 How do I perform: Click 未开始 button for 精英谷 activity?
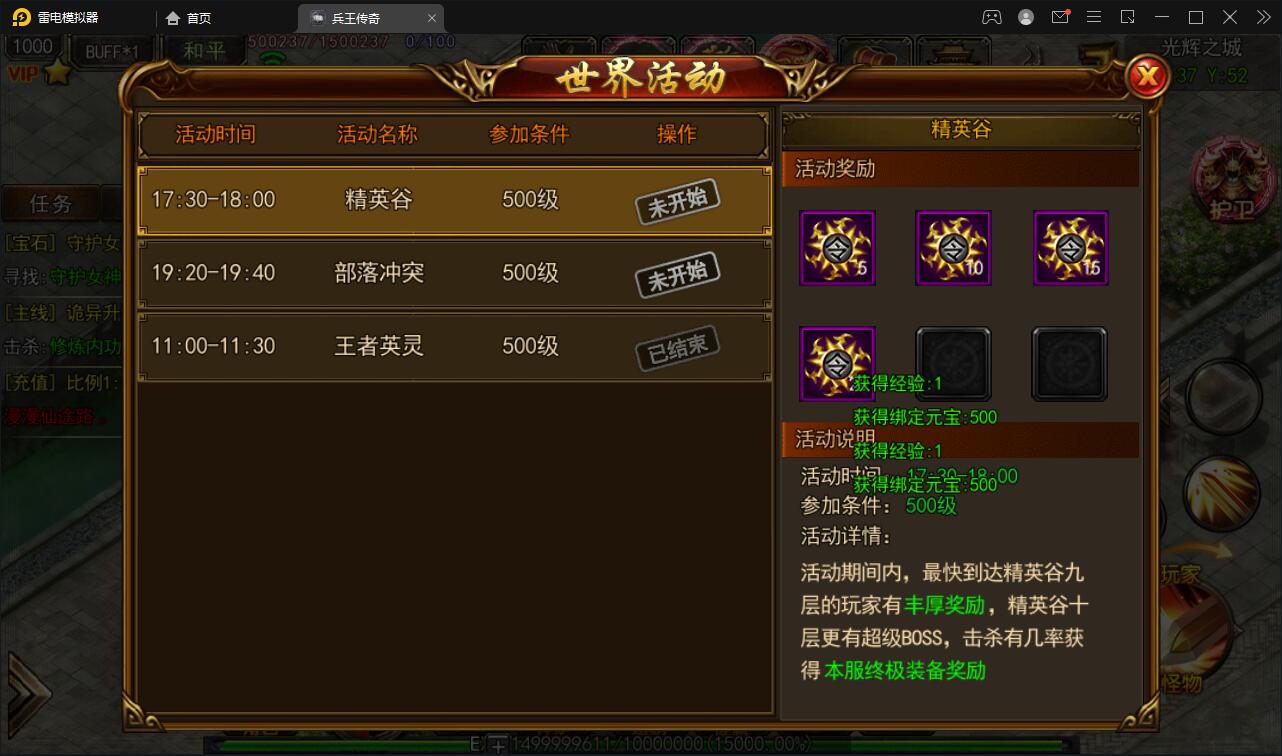tap(678, 200)
